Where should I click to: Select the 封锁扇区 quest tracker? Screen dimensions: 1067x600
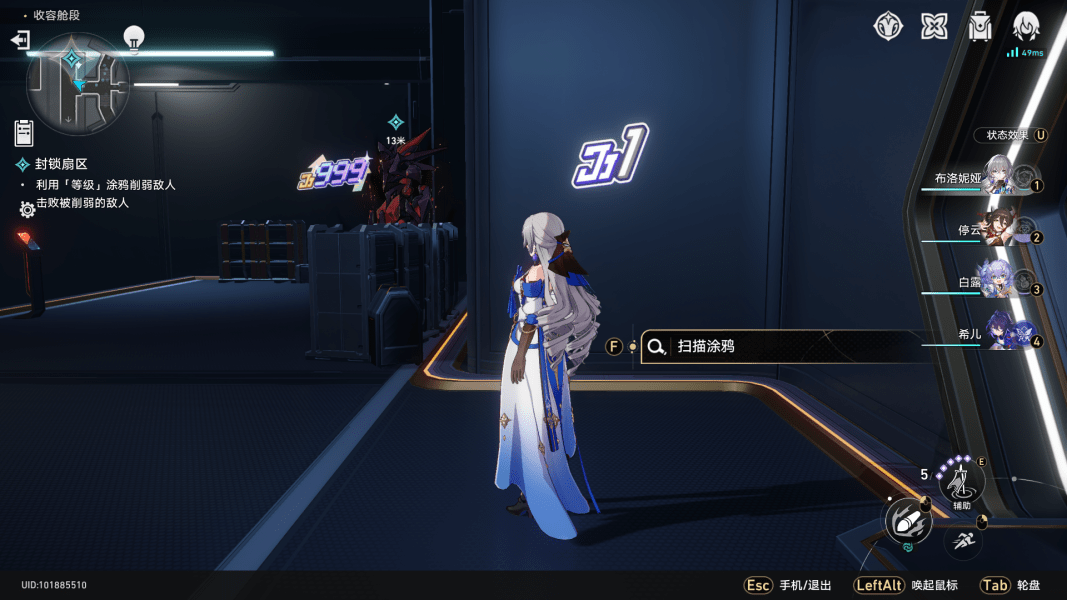pos(61,164)
